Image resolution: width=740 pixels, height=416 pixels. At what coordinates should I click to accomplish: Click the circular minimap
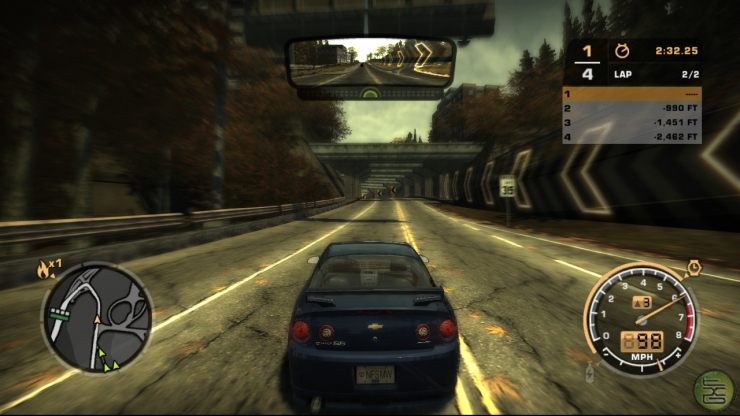click(x=96, y=317)
